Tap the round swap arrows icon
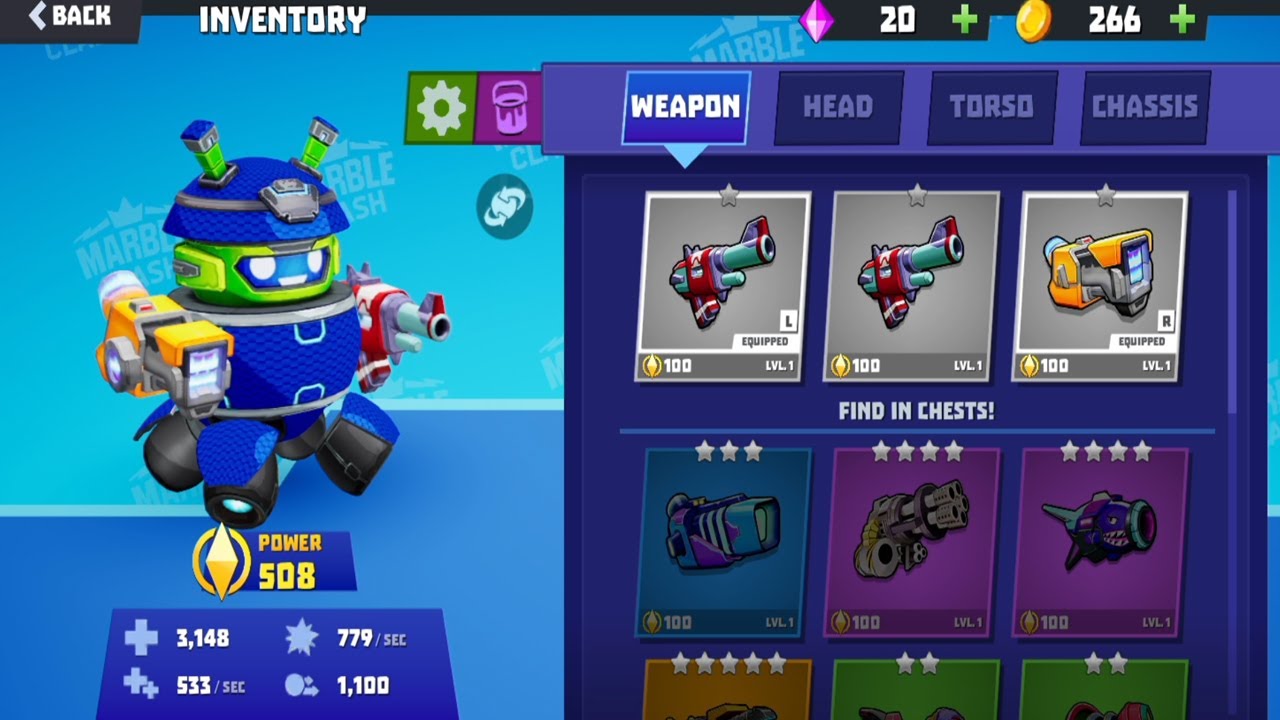The height and width of the screenshot is (720, 1280). (x=505, y=207)
